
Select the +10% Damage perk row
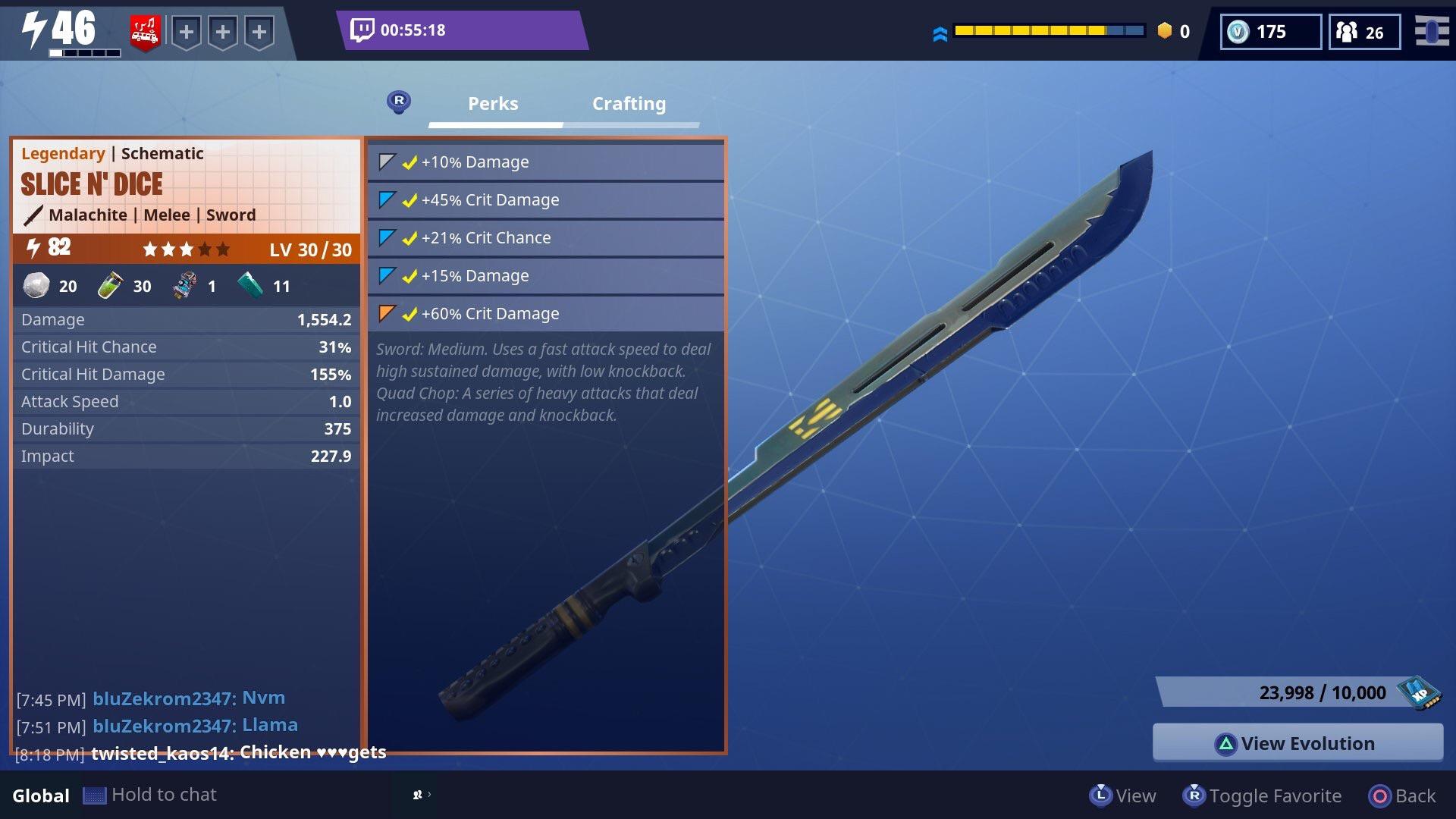point(546,162)
